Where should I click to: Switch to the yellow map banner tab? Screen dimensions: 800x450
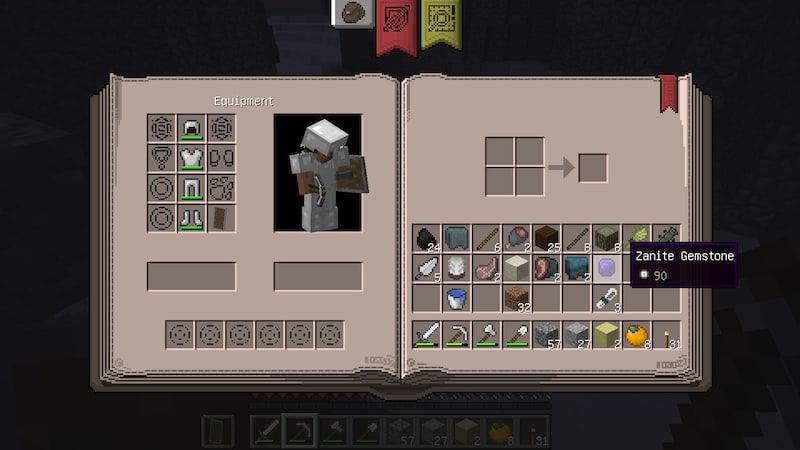440,22
